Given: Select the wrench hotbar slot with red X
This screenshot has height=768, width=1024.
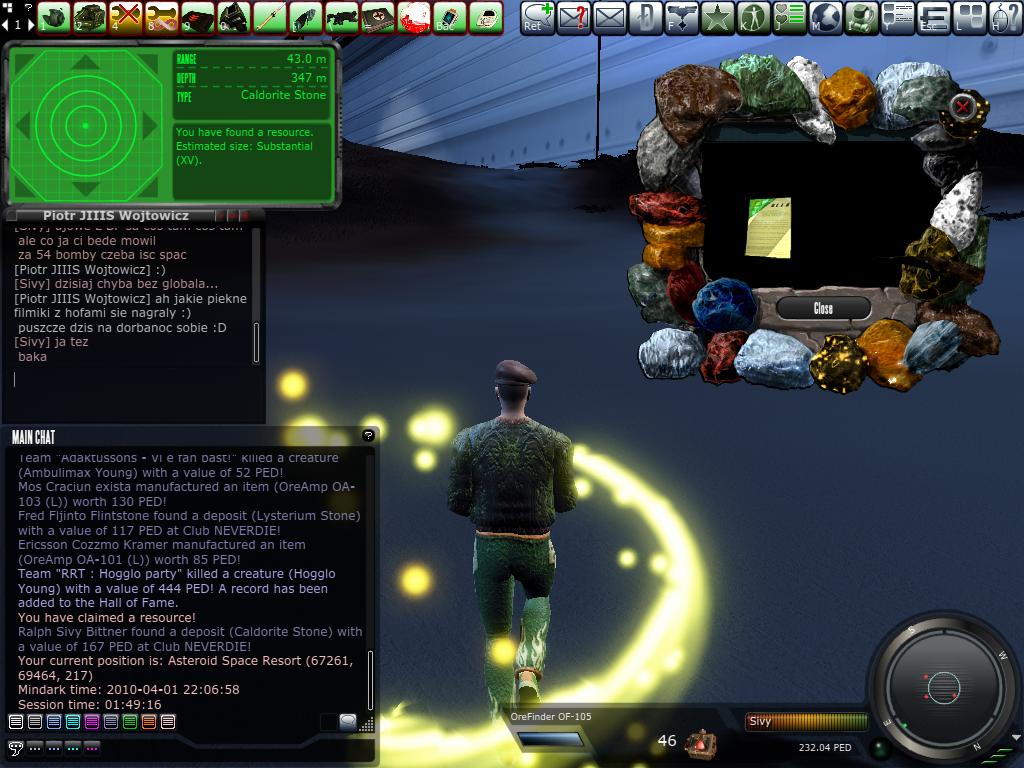Looking at the screenshot, I should 125,17.
